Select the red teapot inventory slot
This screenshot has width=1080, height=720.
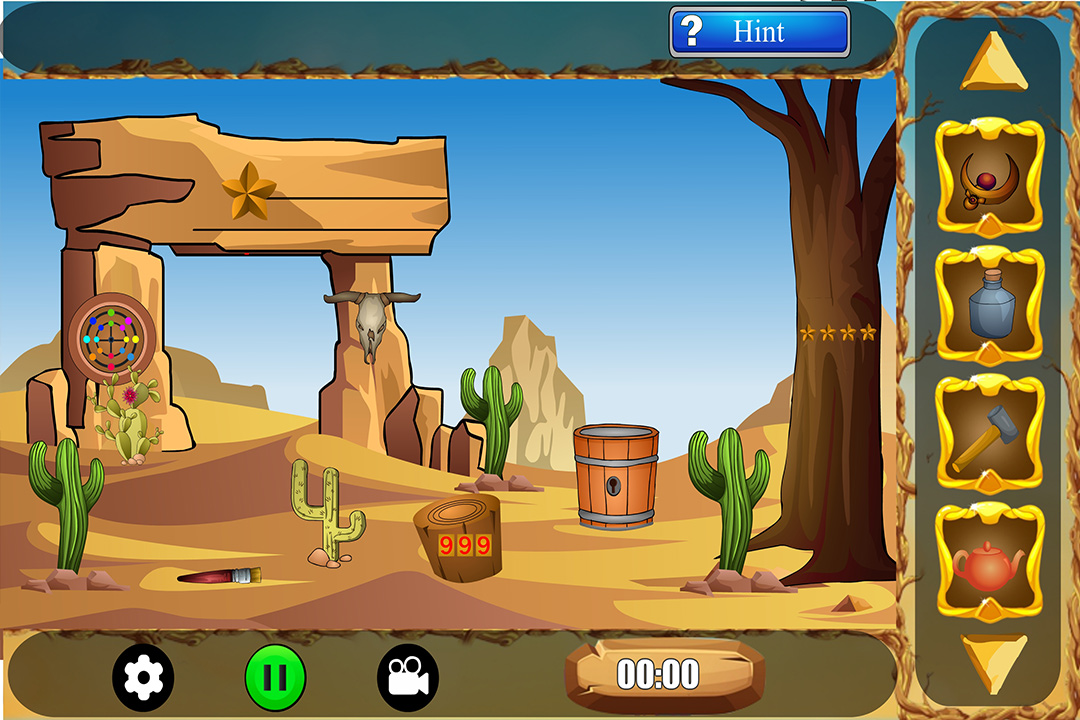[989, 563]
